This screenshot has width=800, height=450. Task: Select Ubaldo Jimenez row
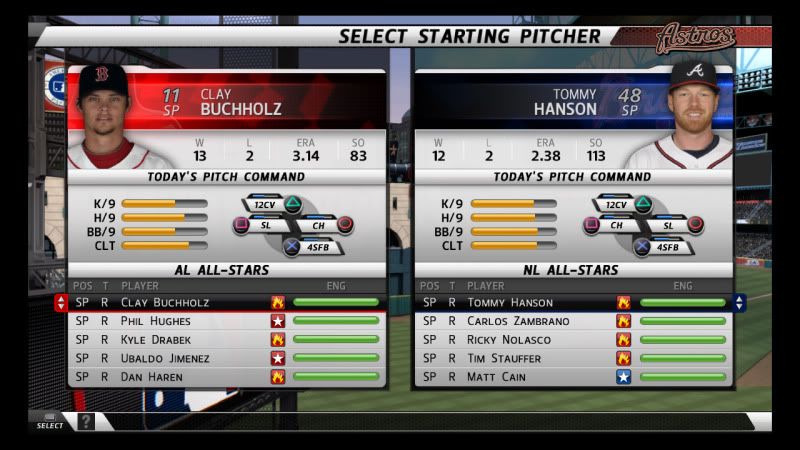pos(165,358)
